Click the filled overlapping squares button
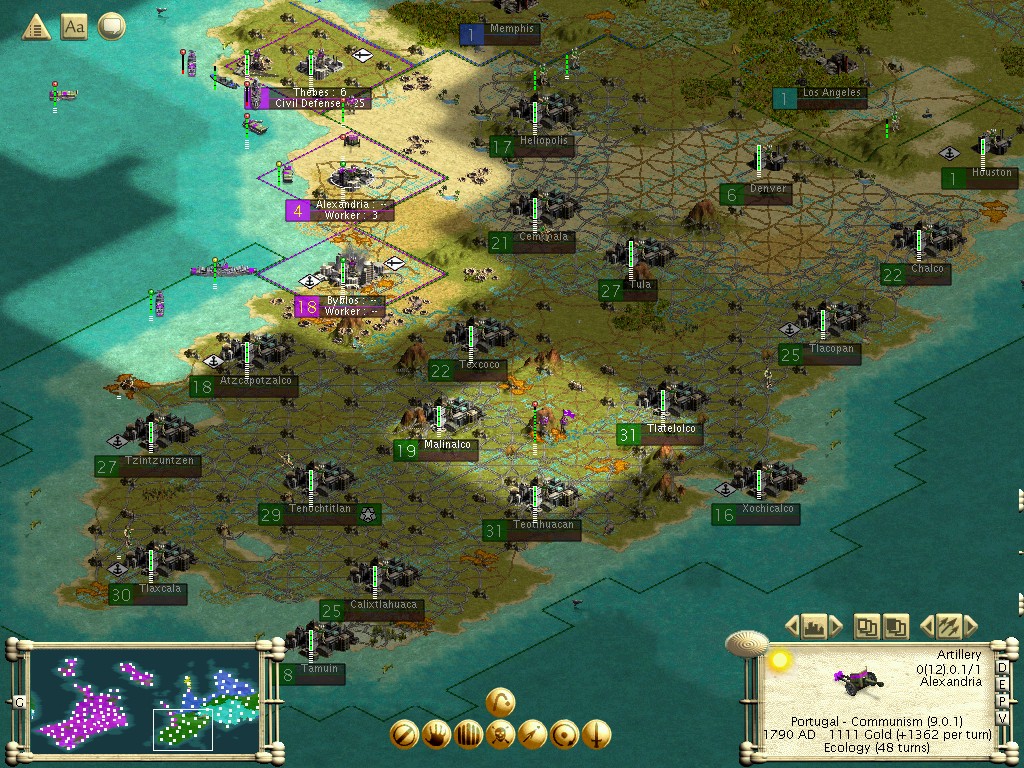The image size is (1024, 768). [896, 627]
